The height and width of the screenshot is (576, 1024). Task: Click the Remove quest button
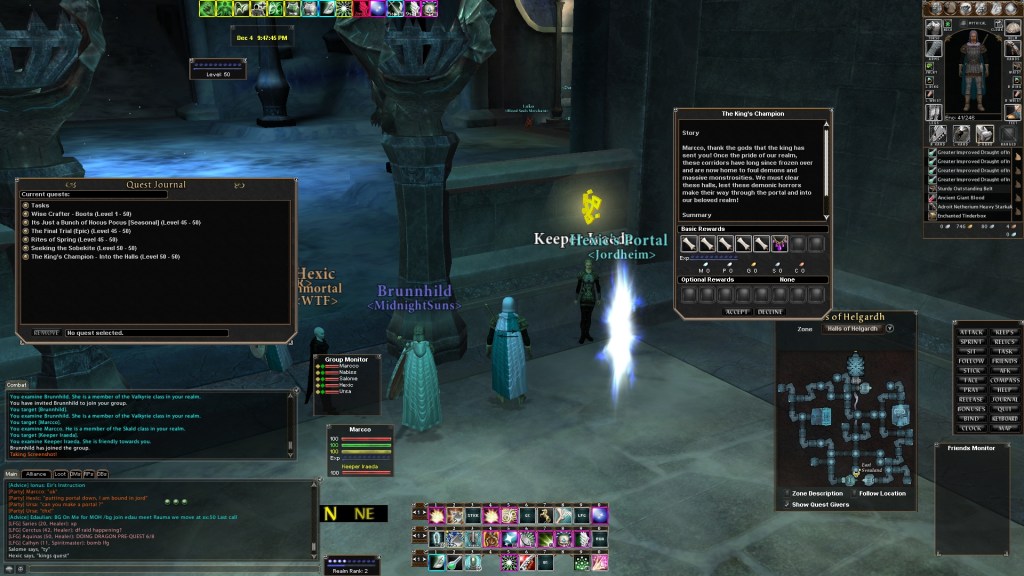click(47, 332)
